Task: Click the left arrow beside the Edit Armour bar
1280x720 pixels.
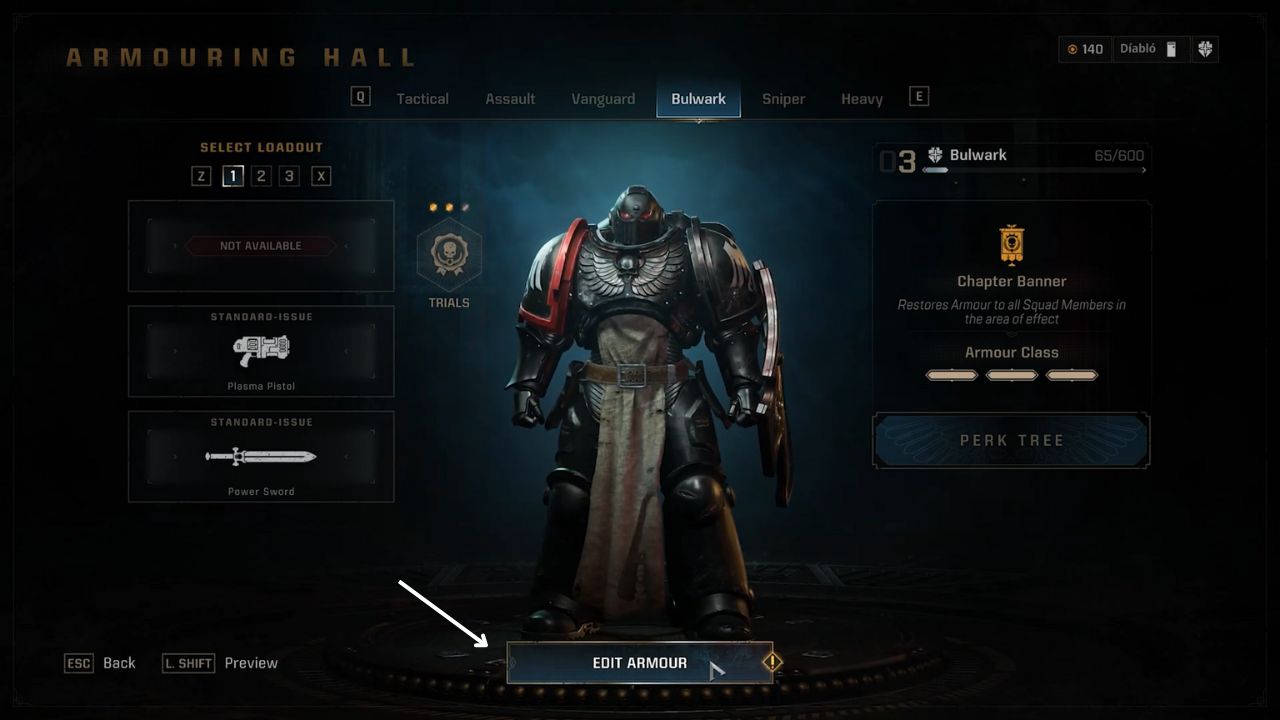Action: point(511,662)
